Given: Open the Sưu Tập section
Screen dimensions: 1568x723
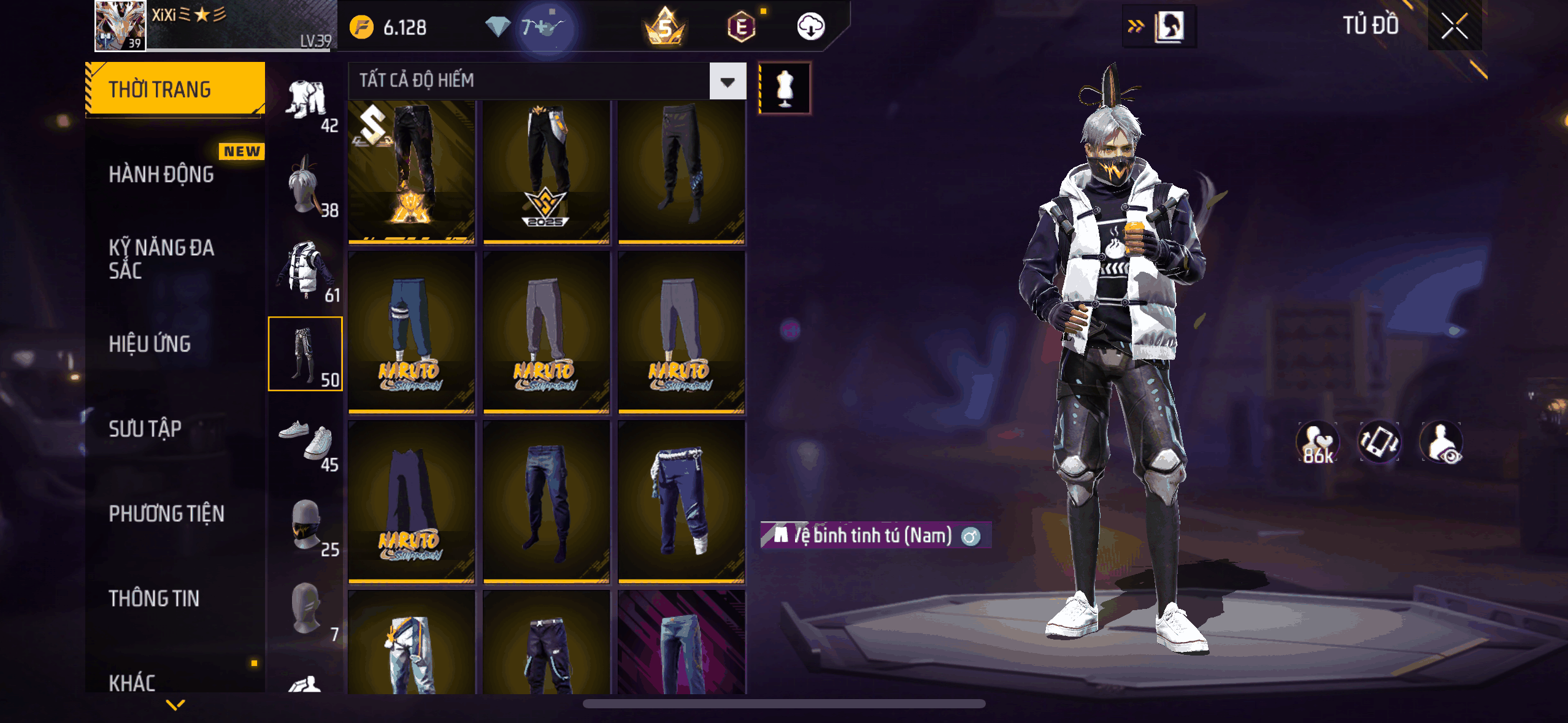Looking at the screenshot, I should 145,429.
